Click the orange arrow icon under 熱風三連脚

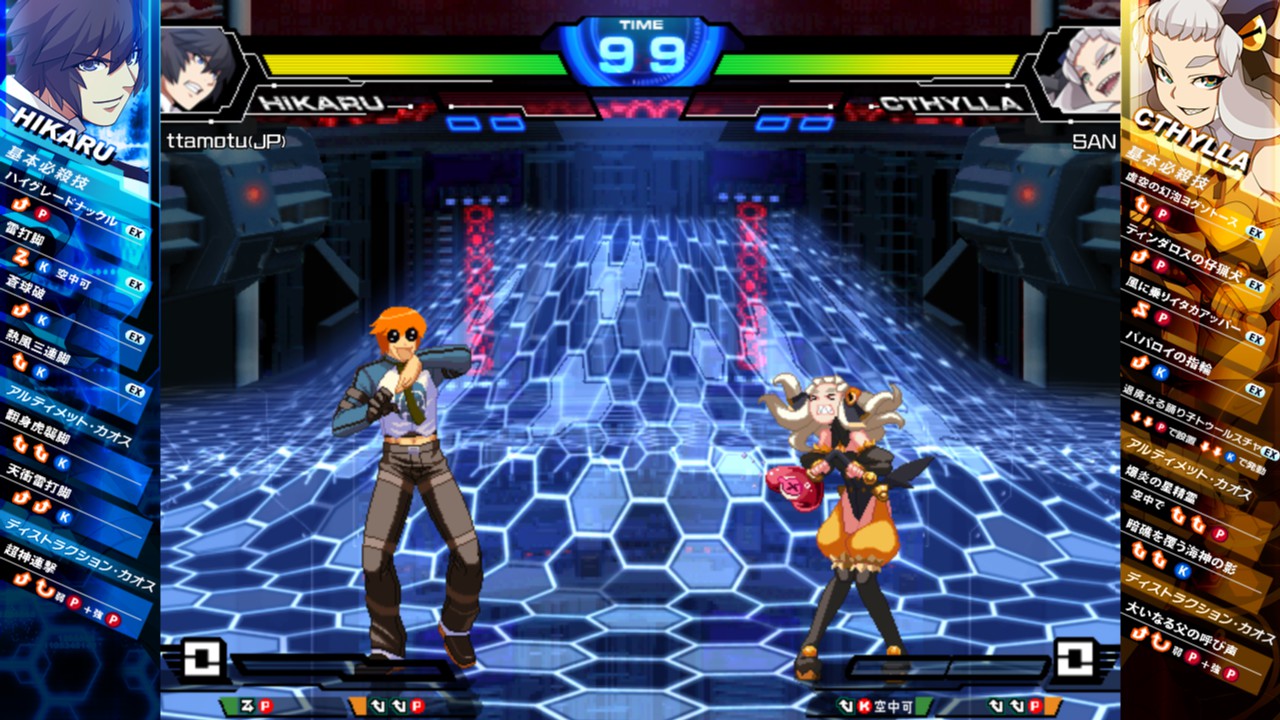[21, 360]
